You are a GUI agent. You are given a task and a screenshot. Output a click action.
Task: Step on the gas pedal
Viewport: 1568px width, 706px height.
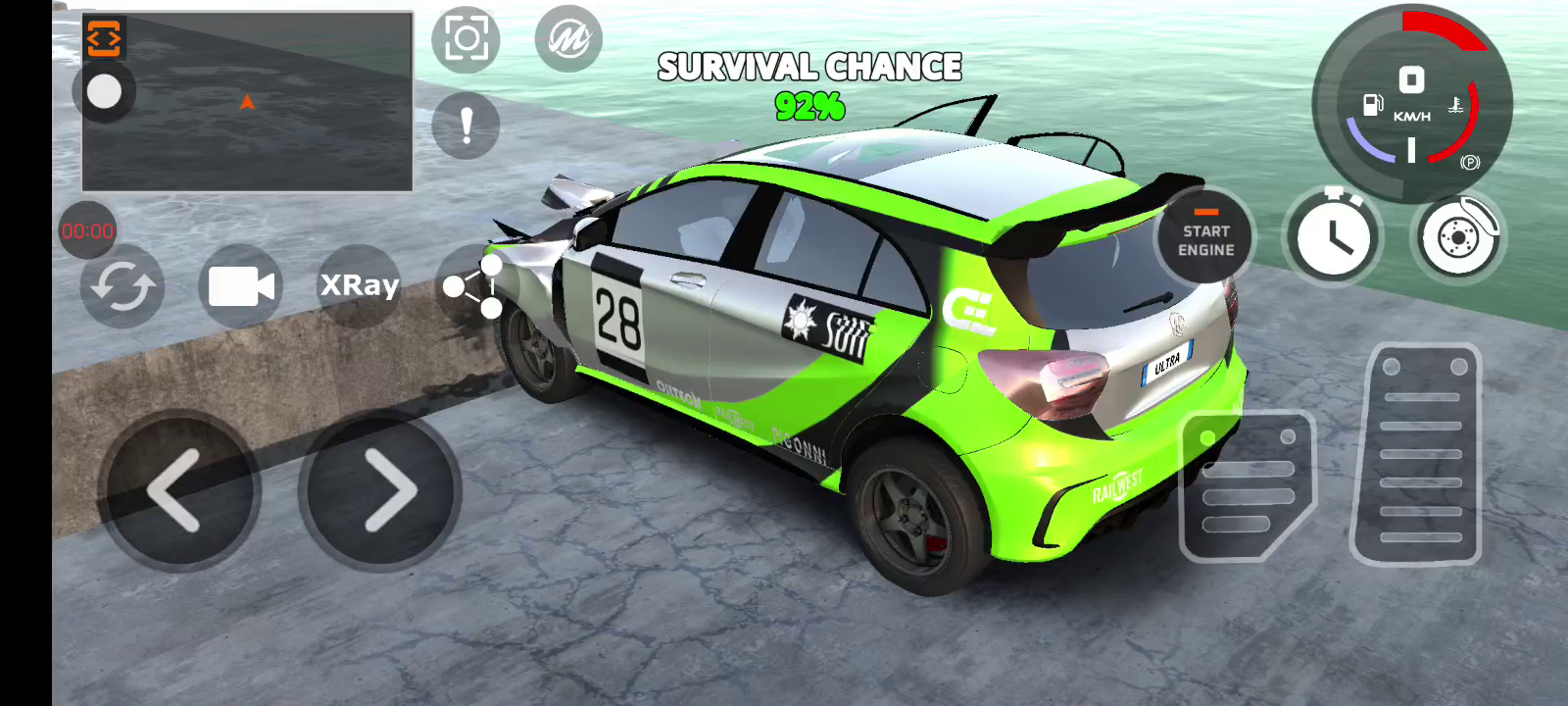1418,454
